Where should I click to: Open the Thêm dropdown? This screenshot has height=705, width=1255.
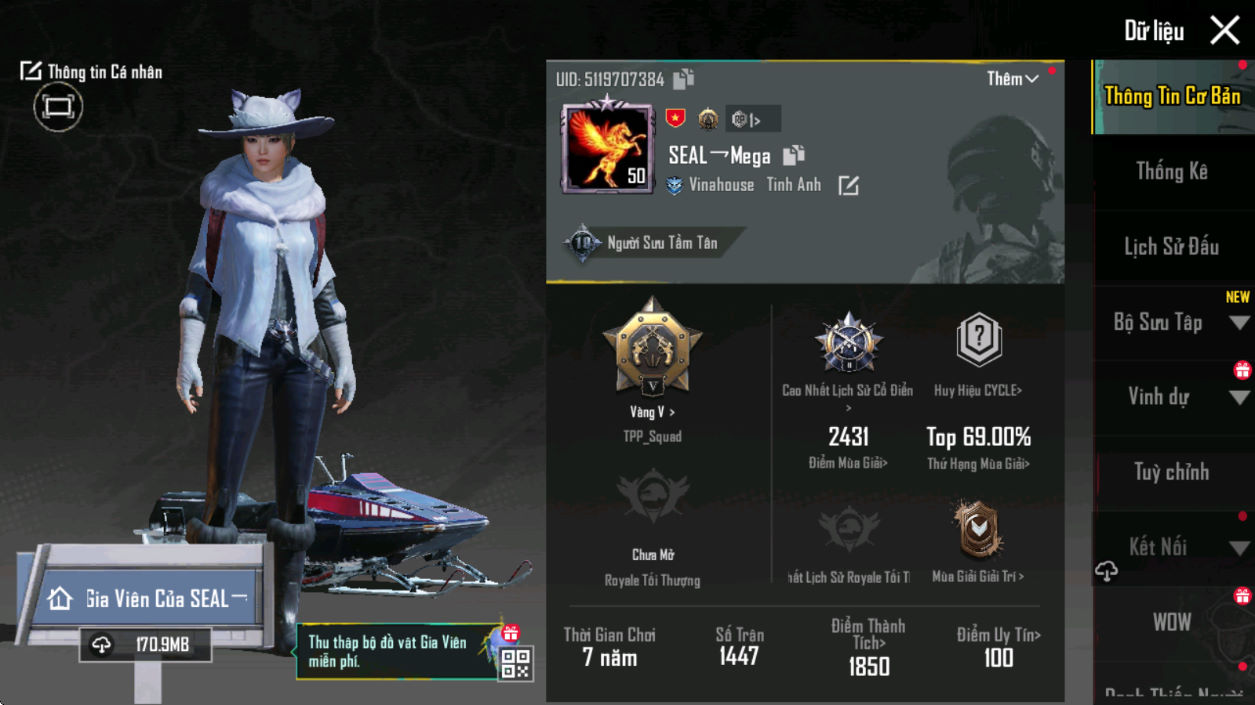[x=1012, y=79]
